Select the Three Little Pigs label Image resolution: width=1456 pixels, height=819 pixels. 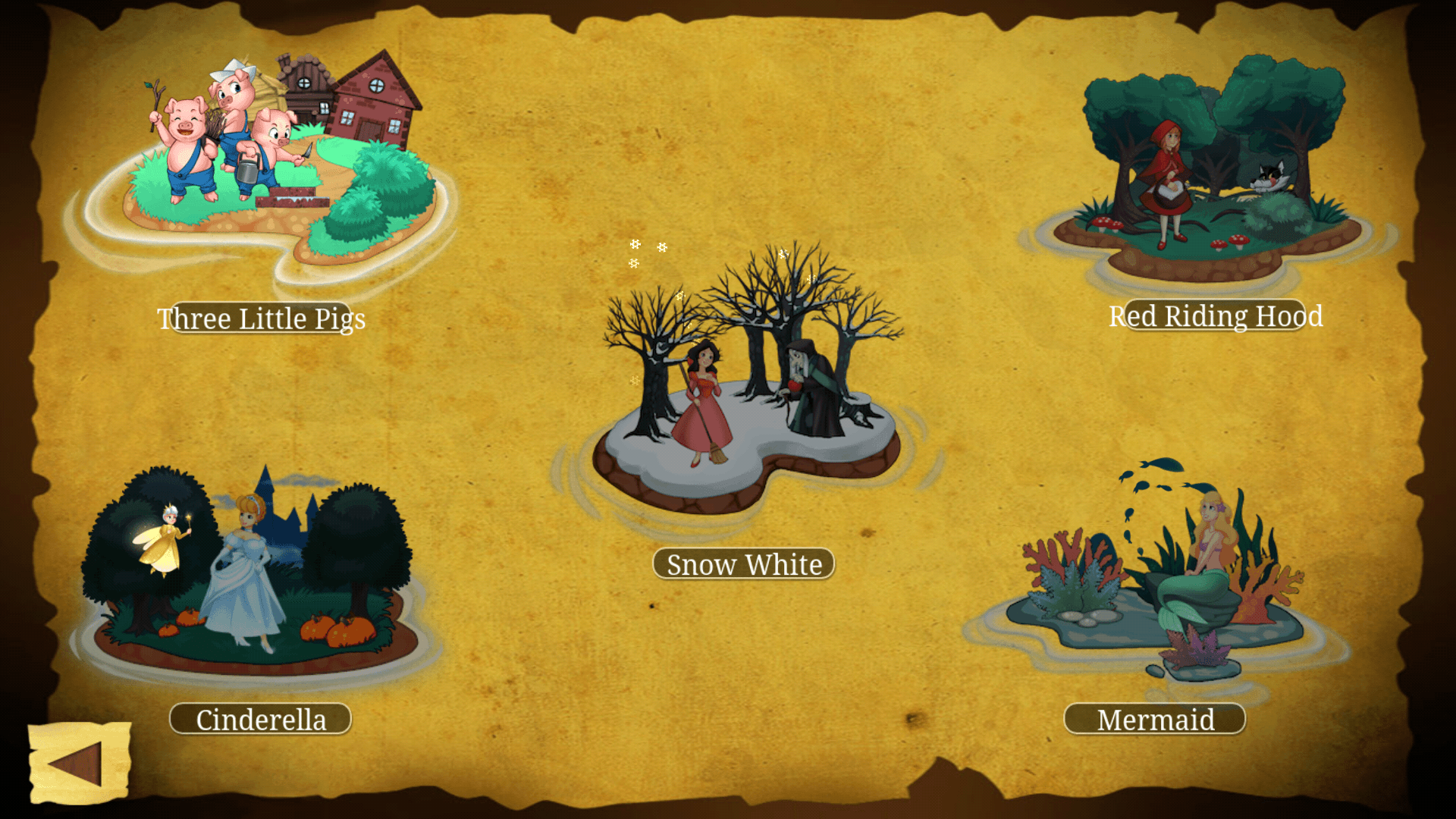261,318
